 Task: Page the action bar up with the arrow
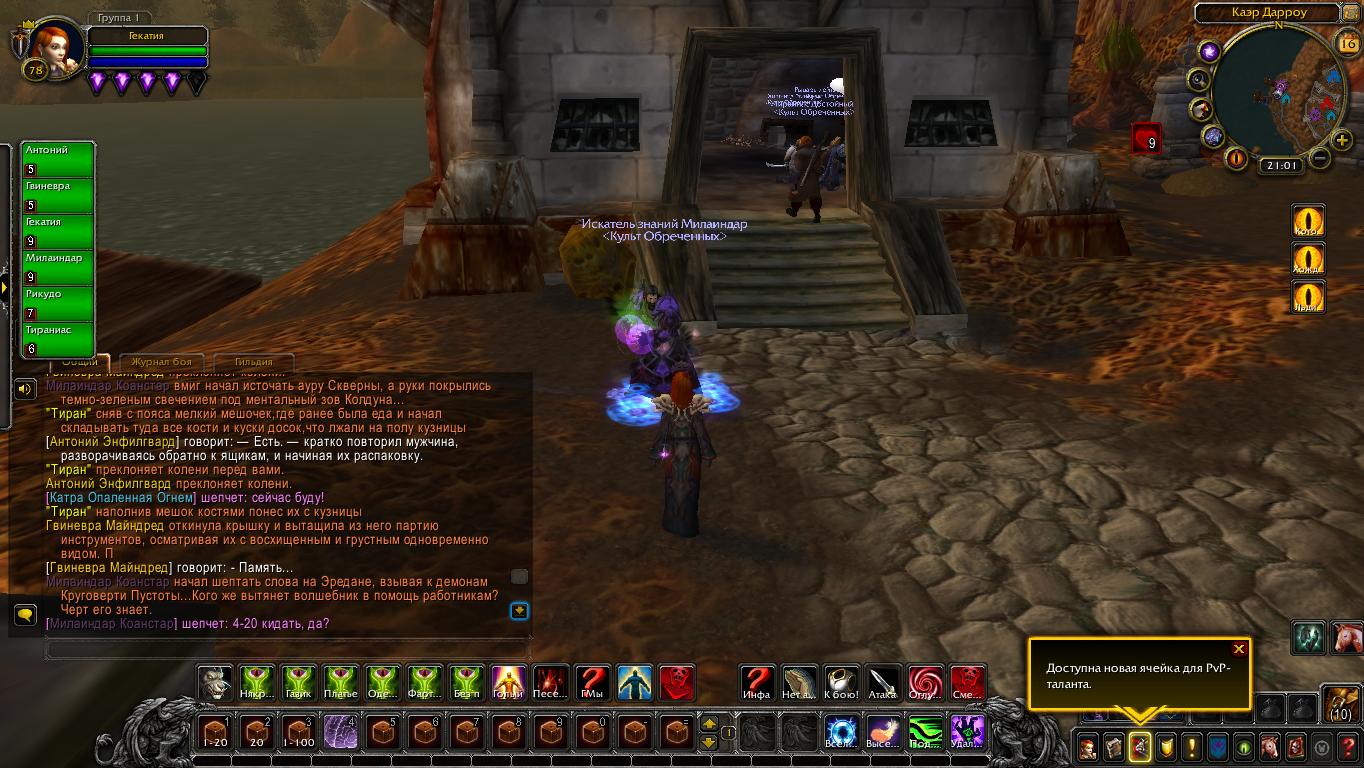click(709, 724)
